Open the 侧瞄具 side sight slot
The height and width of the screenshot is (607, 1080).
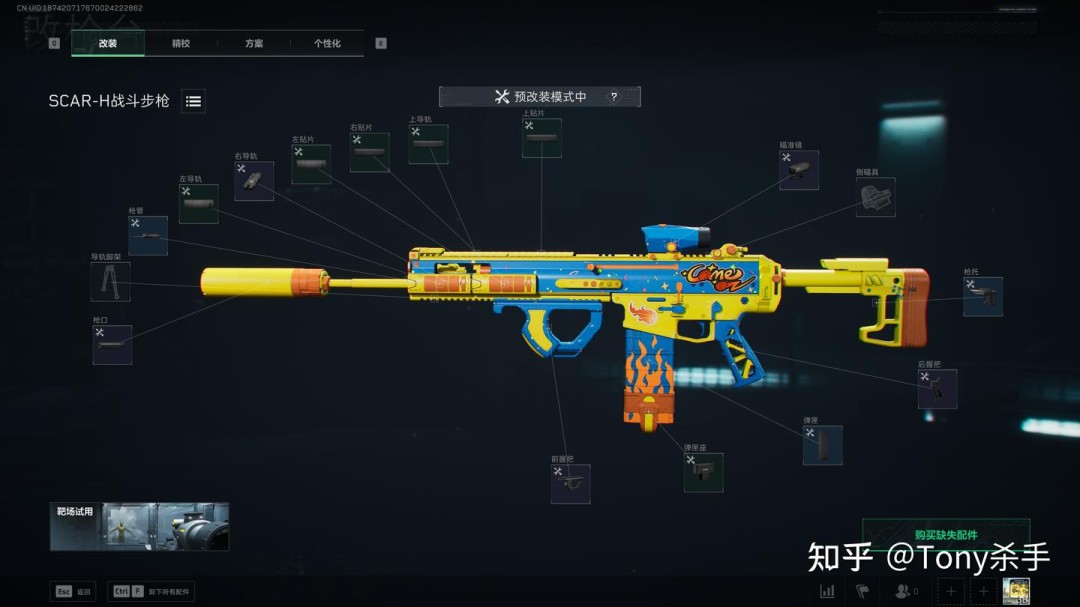pos(875,197)
